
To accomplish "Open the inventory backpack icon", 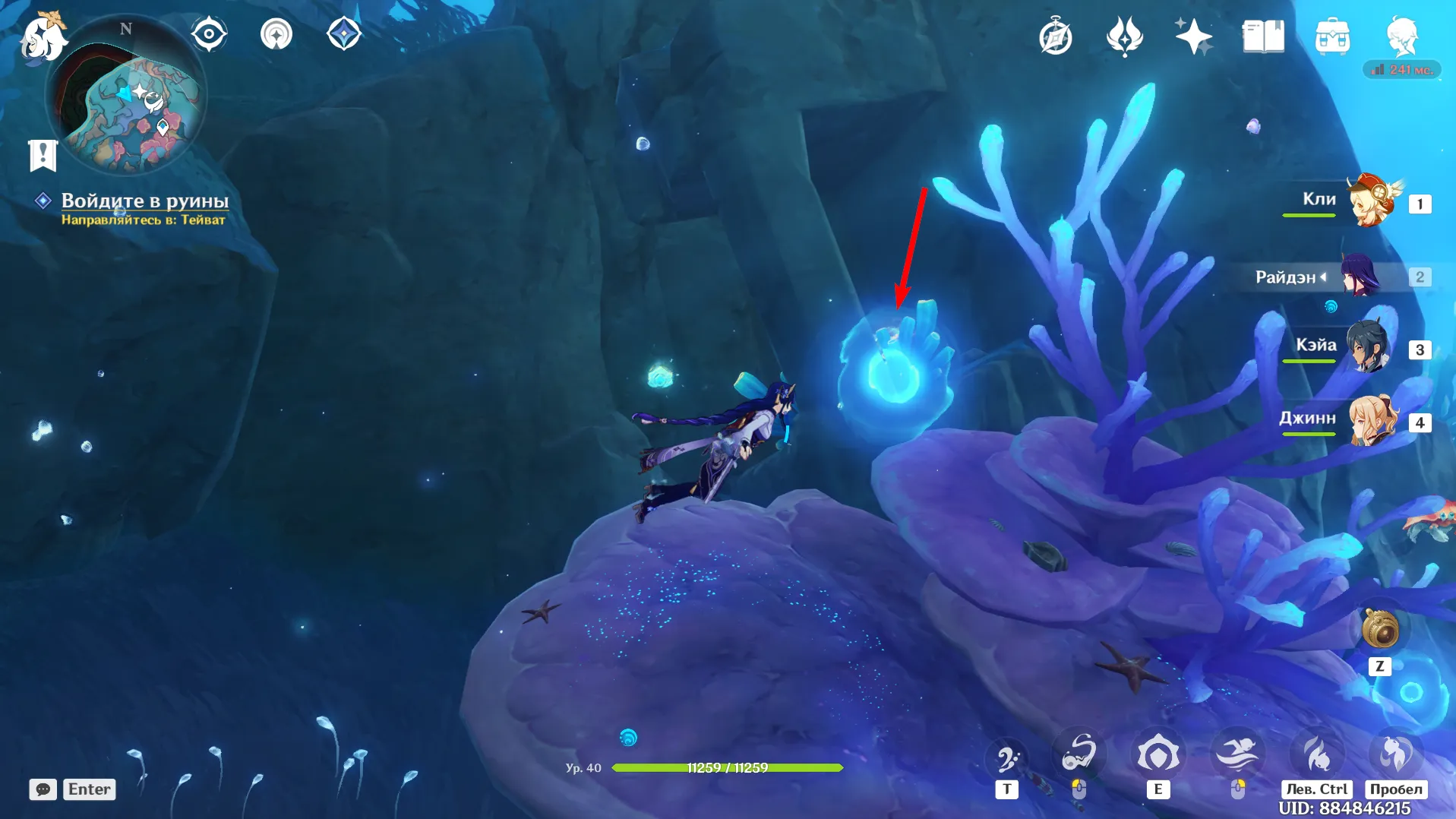I will [x=1331, y=36].
